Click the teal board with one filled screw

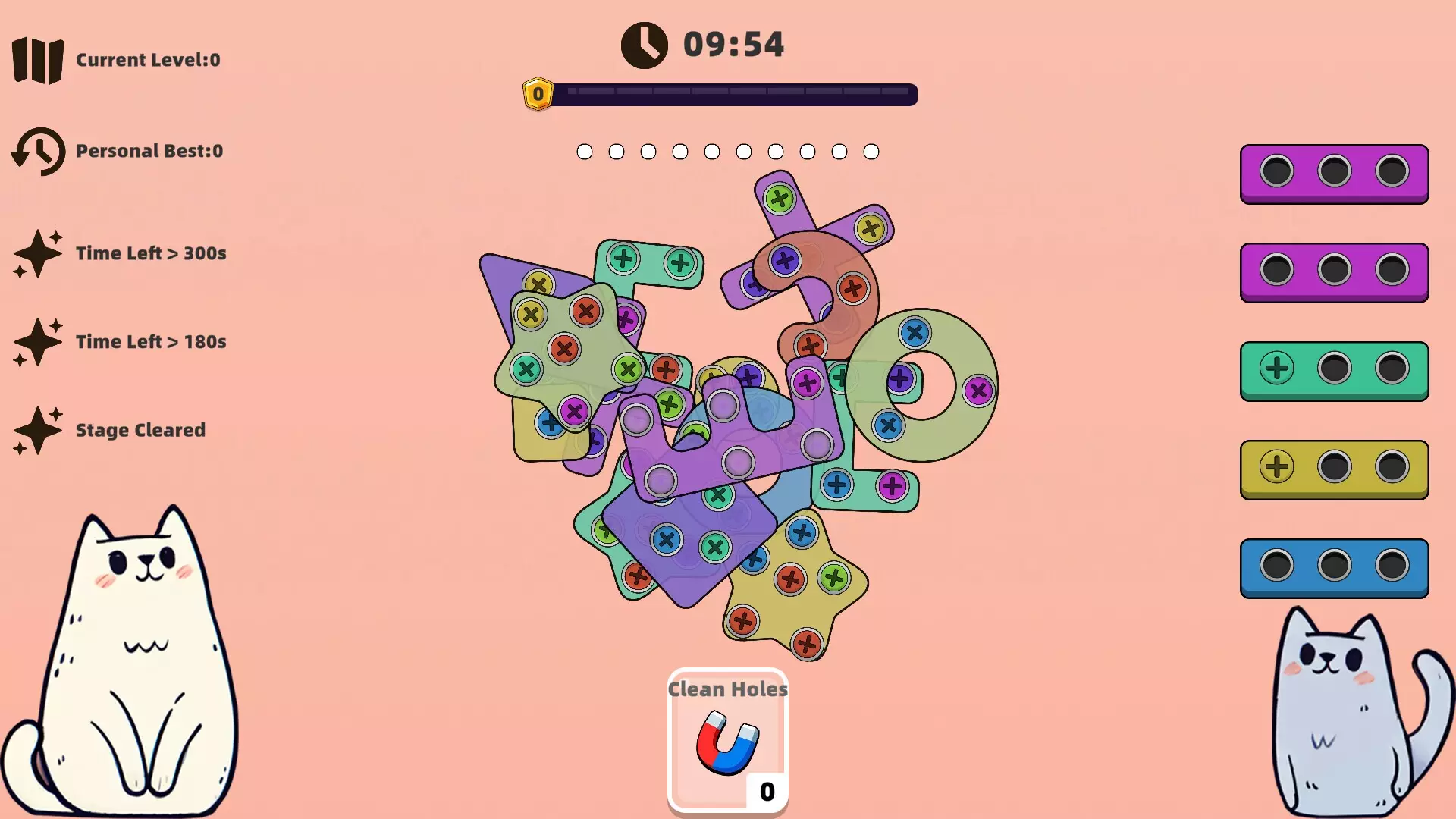(x=1335, y=370)
